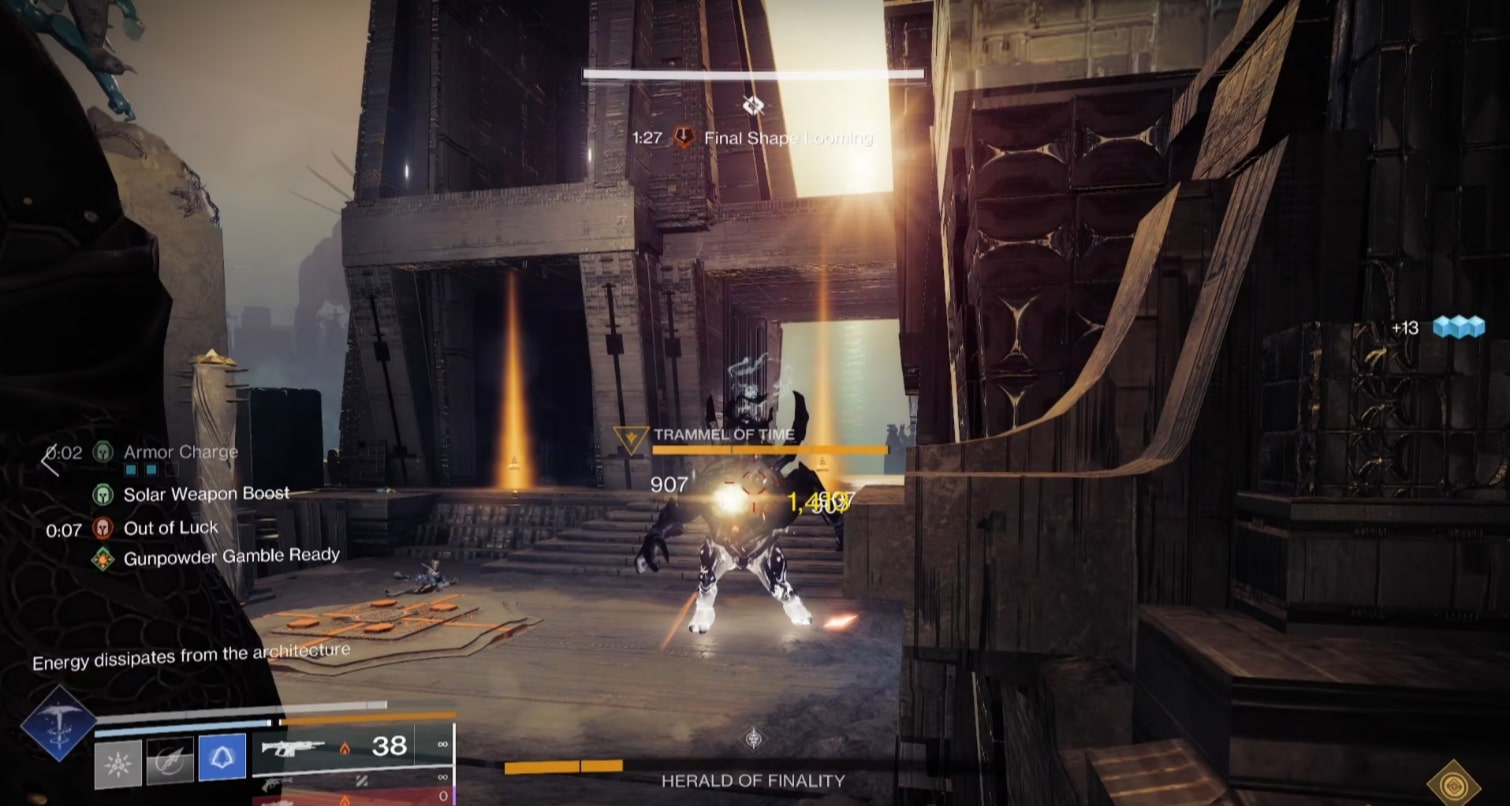Trigger the blue class ability icon
Viewport: 1510px width, 806px height.
pos(222,758)
